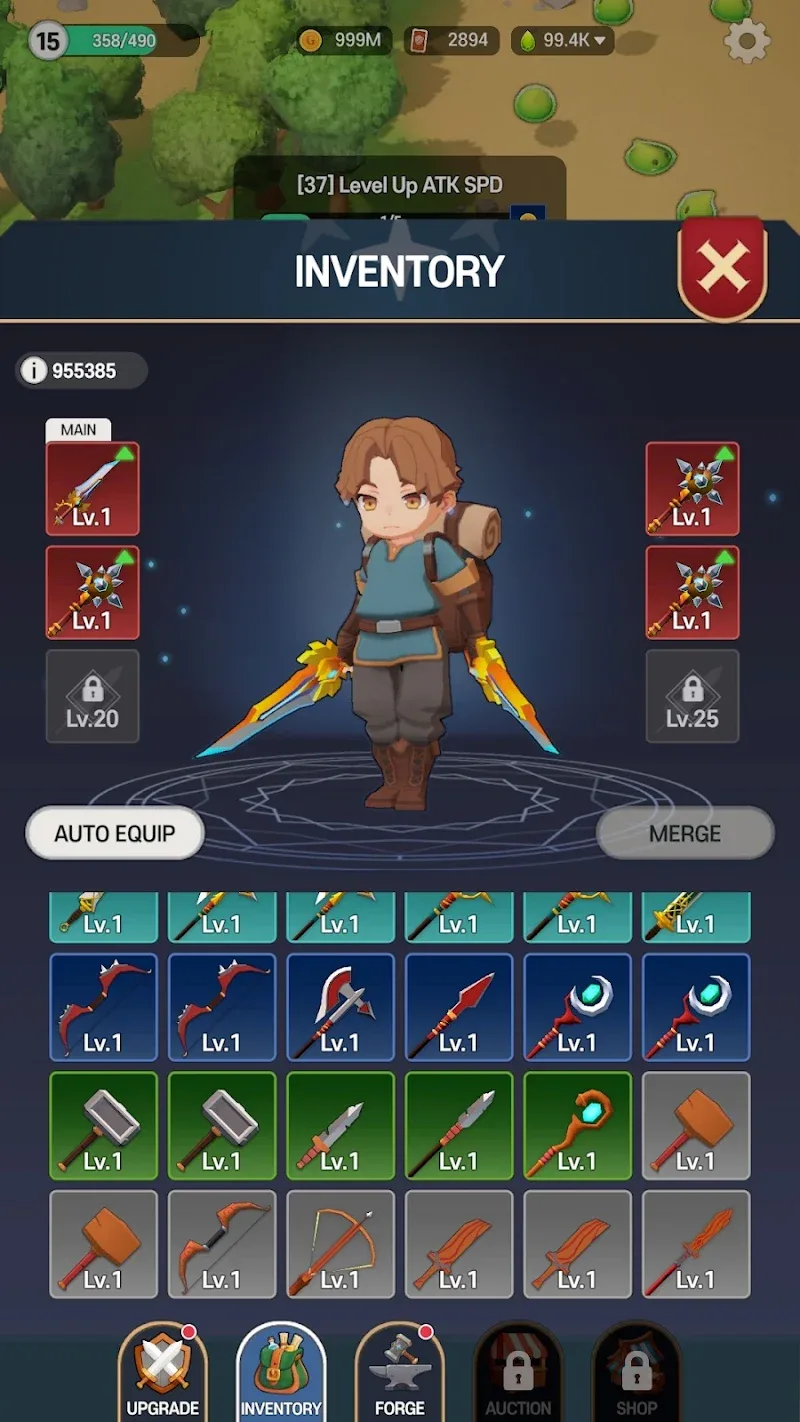Select the blue battle axe item

click(340, 1007)
